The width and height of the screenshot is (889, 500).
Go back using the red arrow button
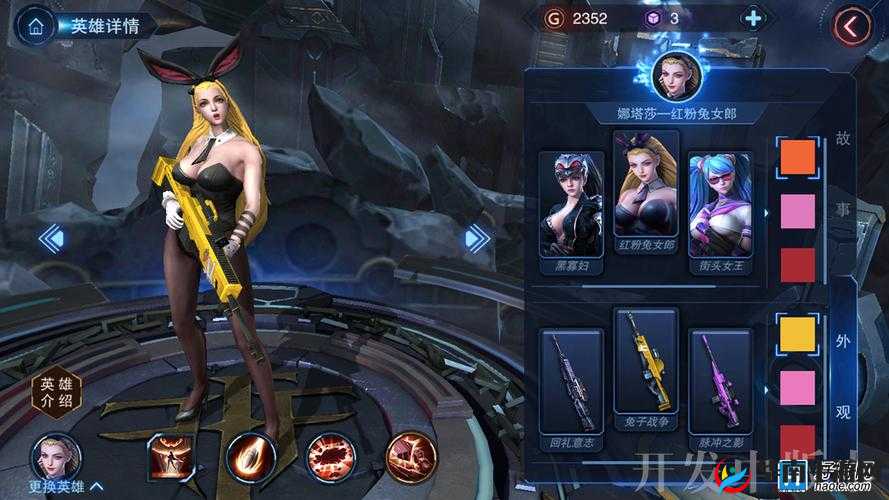coord(852,27)
